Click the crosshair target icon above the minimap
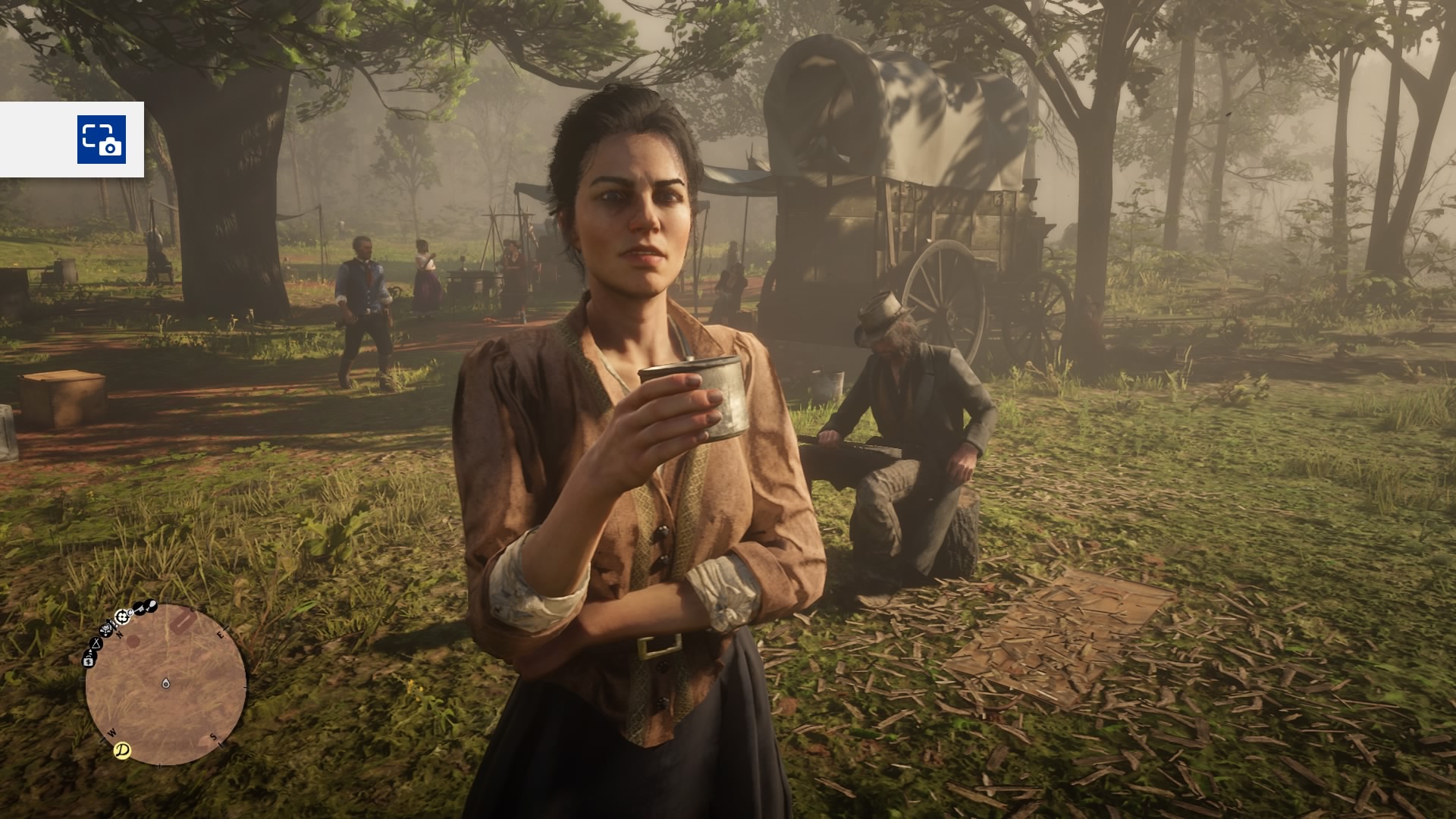 pos(121,616)
